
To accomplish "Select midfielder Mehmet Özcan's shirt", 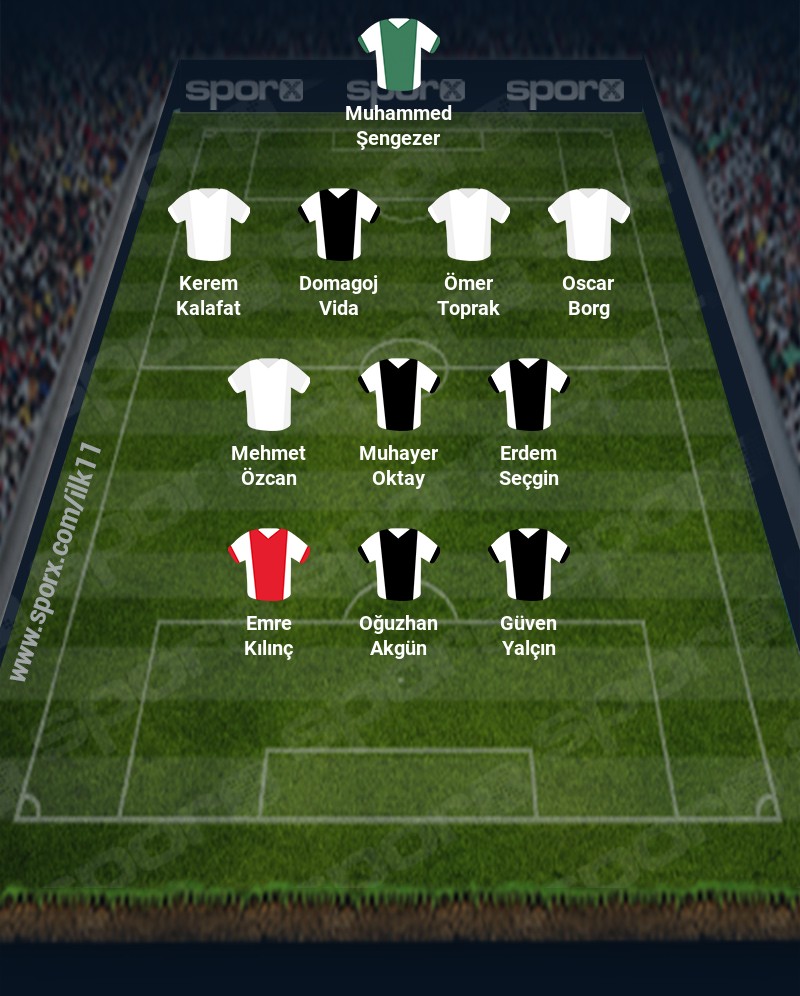I will pos(269,394).
